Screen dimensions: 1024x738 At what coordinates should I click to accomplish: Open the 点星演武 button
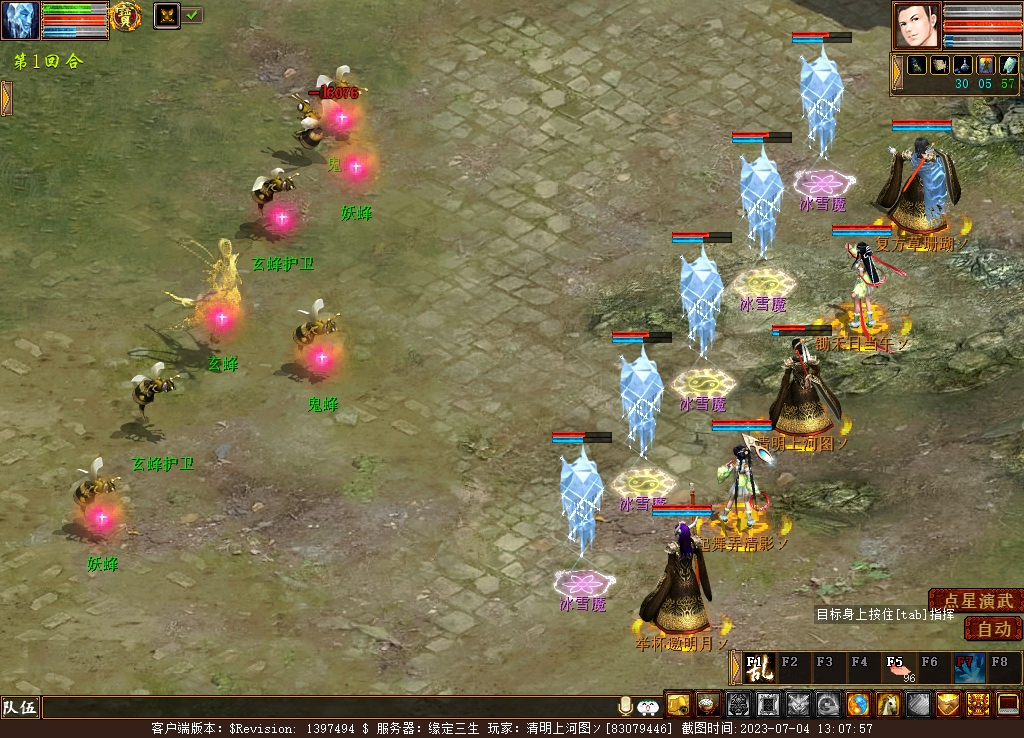coord(977,601)
